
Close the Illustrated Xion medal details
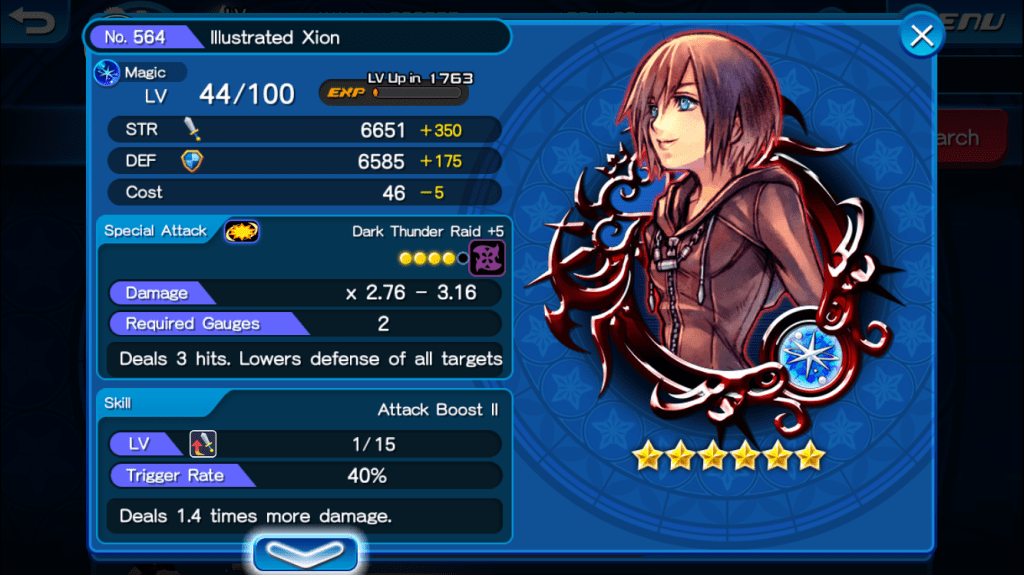click(x=921, y=37)
